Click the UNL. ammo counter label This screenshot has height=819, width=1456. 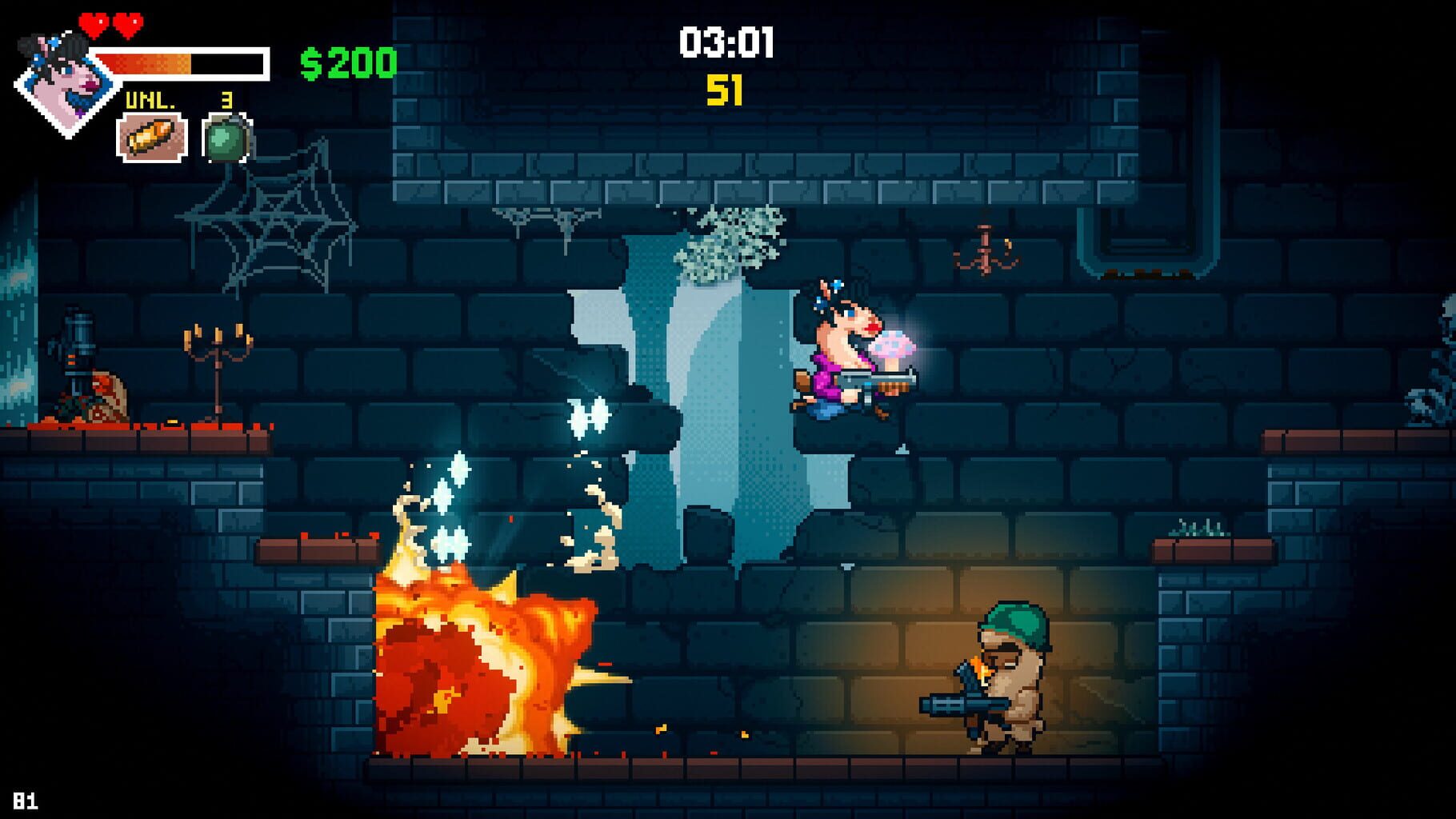click(152, 101)
